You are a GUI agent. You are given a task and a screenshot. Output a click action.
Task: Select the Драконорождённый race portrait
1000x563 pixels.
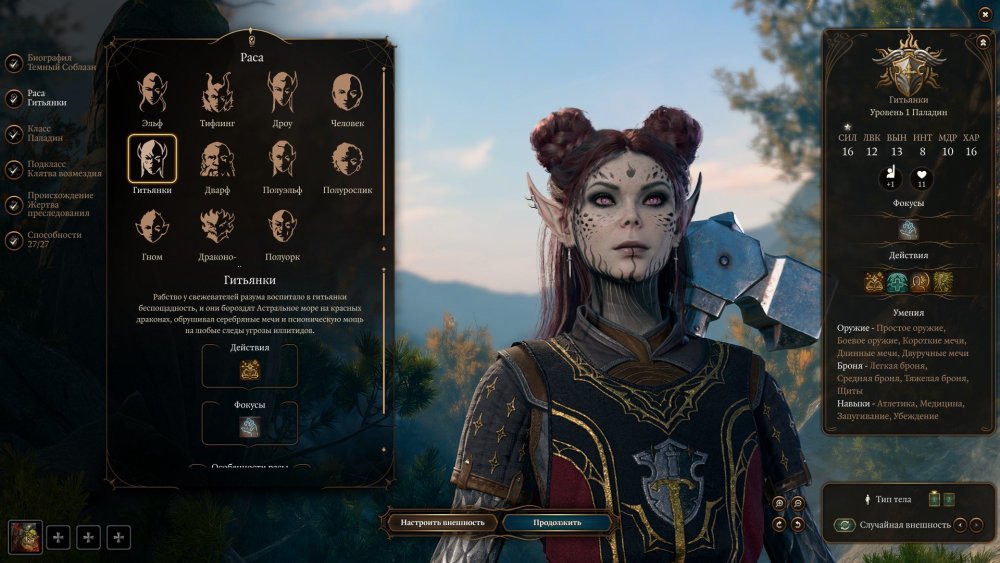[217, 226]
